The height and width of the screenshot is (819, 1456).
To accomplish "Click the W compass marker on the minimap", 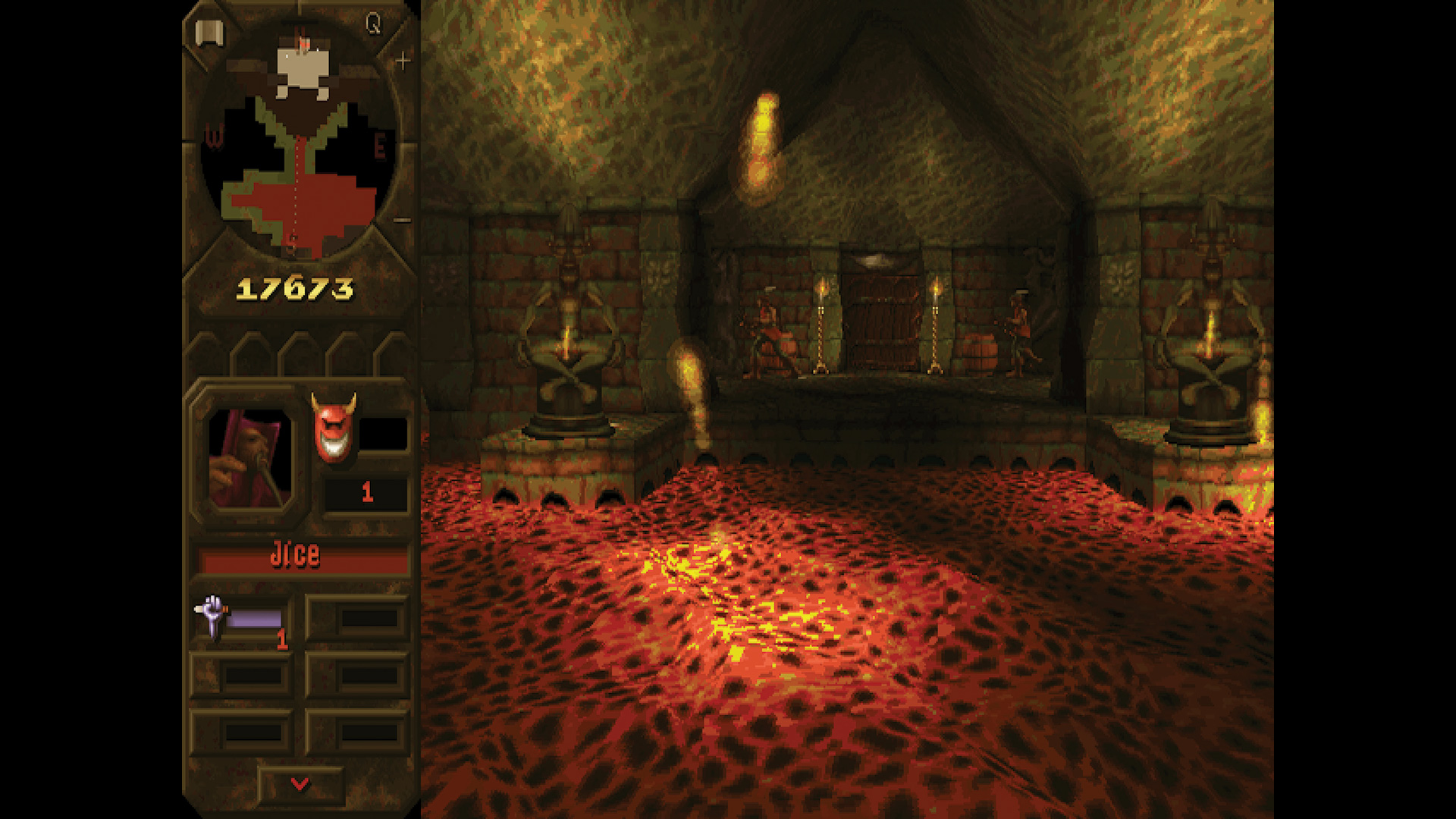I will click(213, 138).
